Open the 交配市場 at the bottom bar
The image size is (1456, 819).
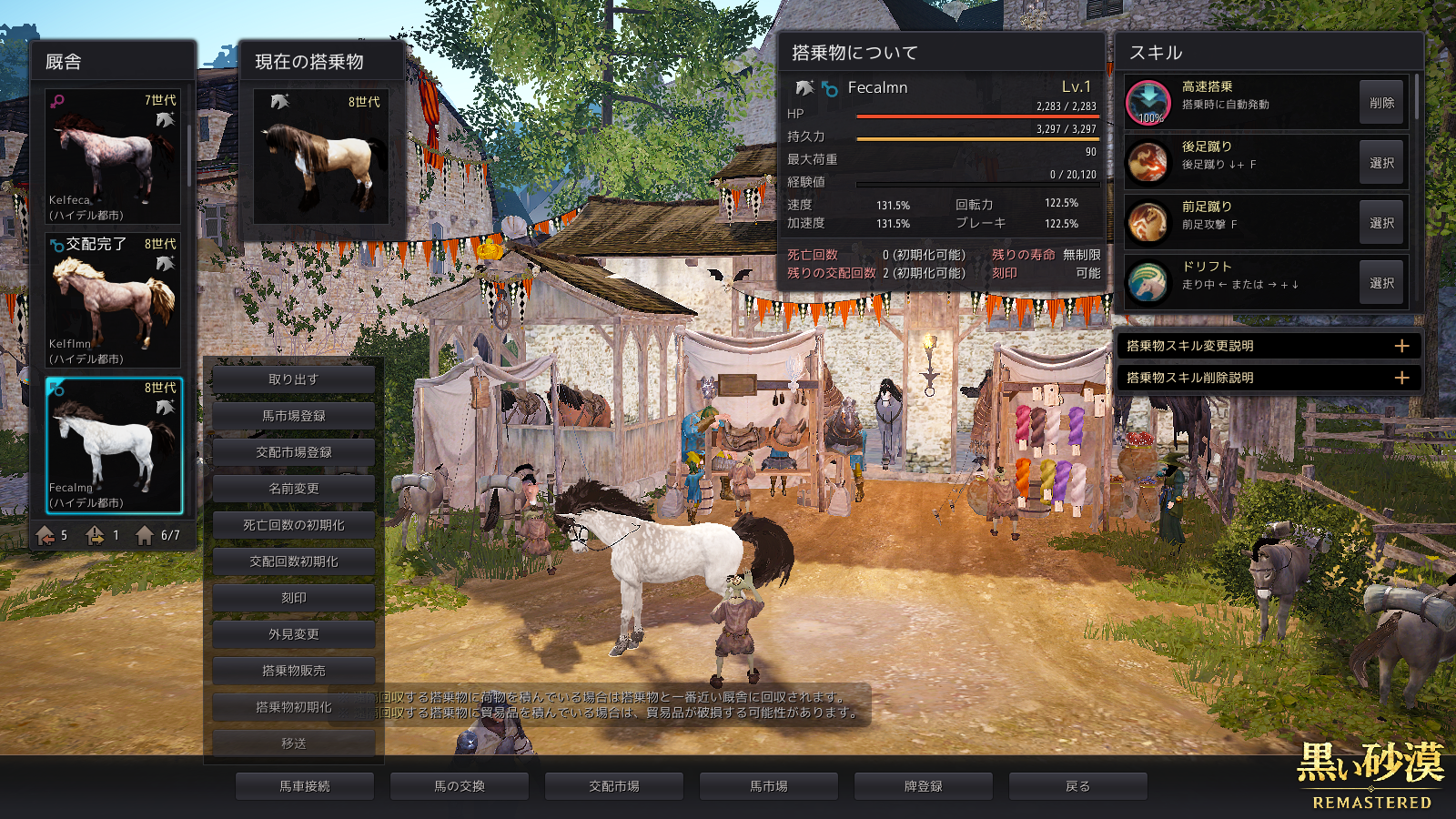tap(613, 786)
